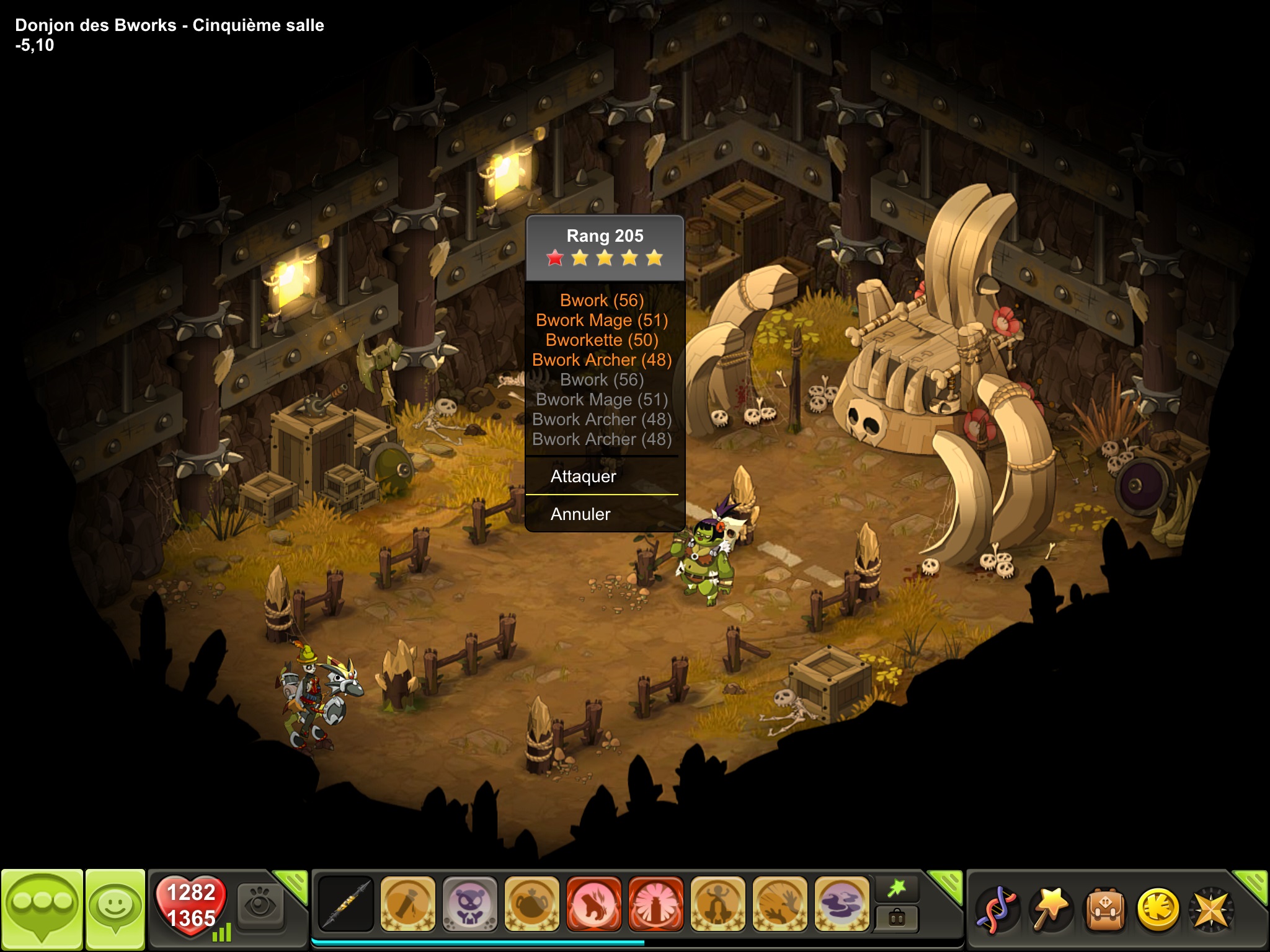Cast the red bottle burst spell

click(655, 904)
